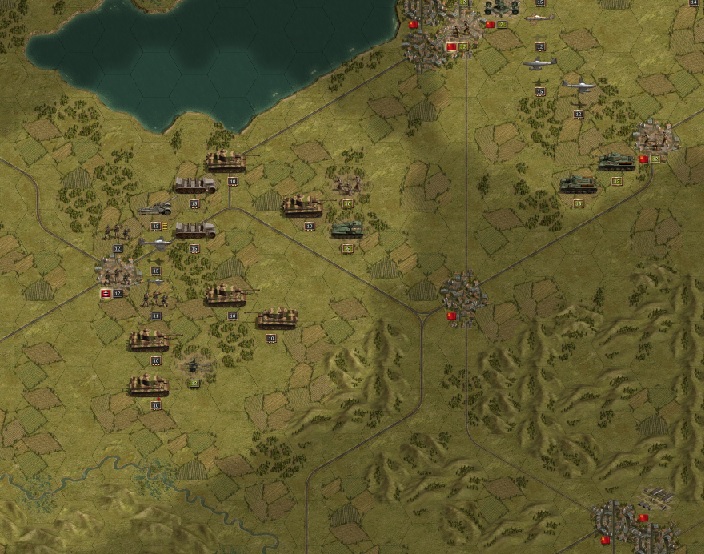Select the anti-aircraft gun unit in the woods

[x=195, y=366]
